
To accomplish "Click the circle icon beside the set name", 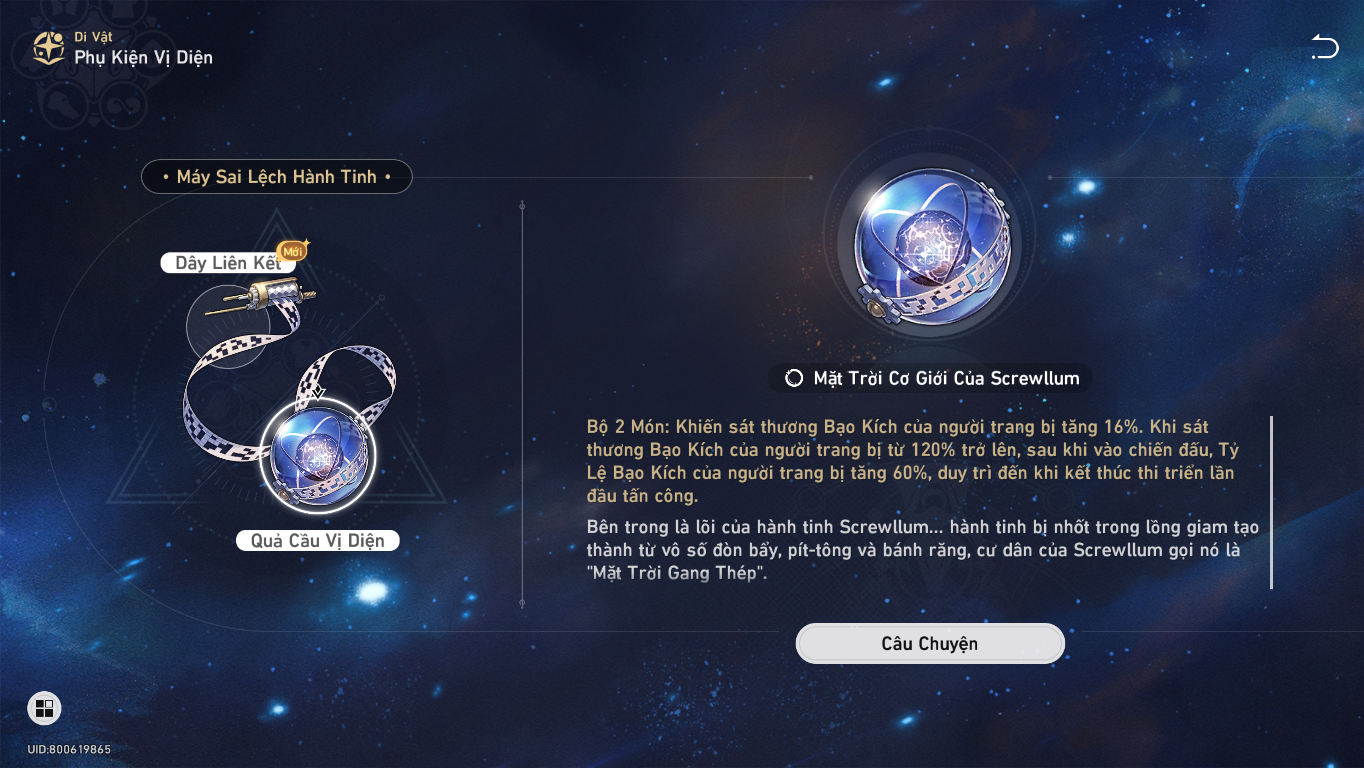I will point(793,378).
